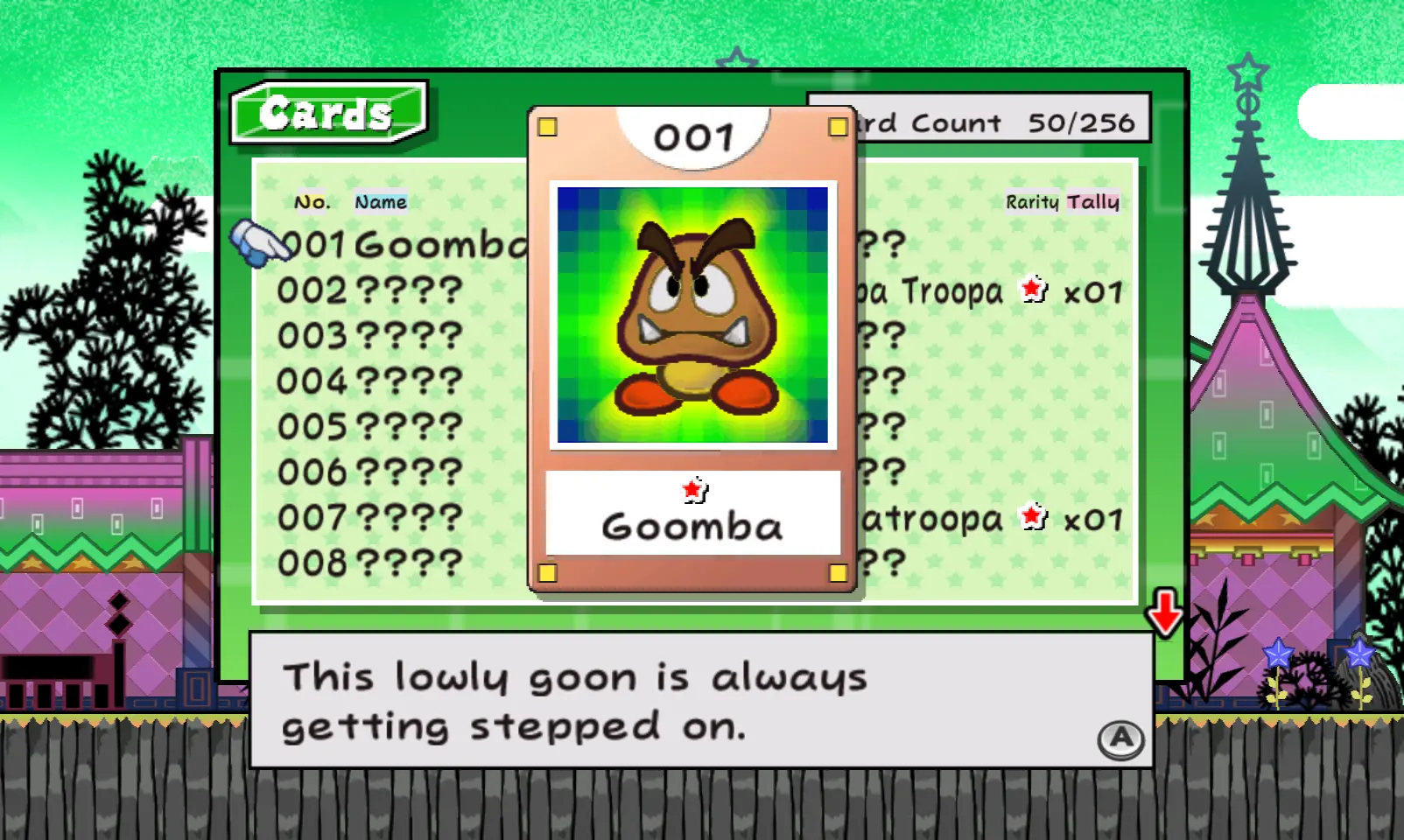Select card entry 007 in the list

click(x=369, y=518)
